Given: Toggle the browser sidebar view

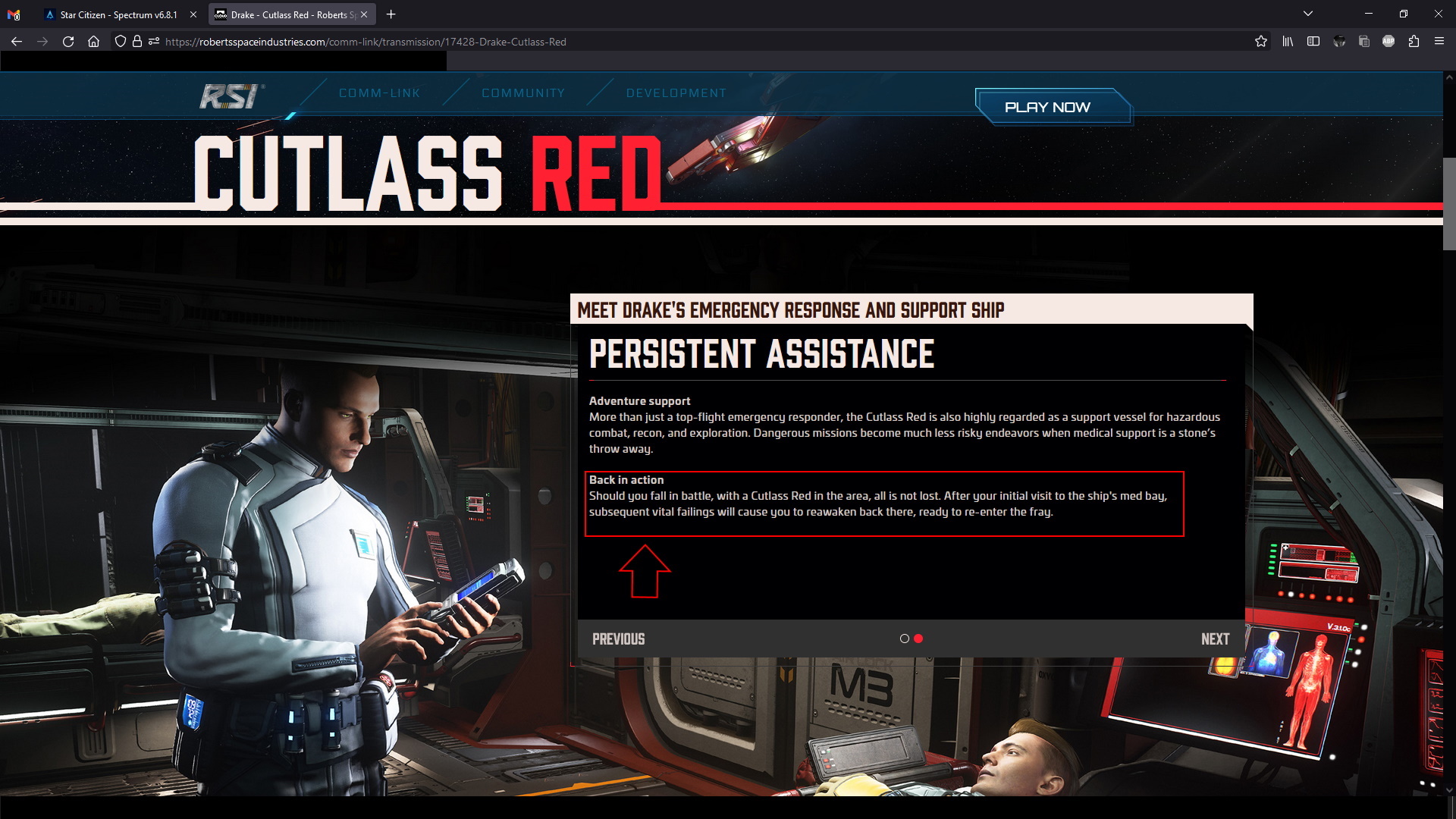Looking at the screenshot, I should point(1313,42).
